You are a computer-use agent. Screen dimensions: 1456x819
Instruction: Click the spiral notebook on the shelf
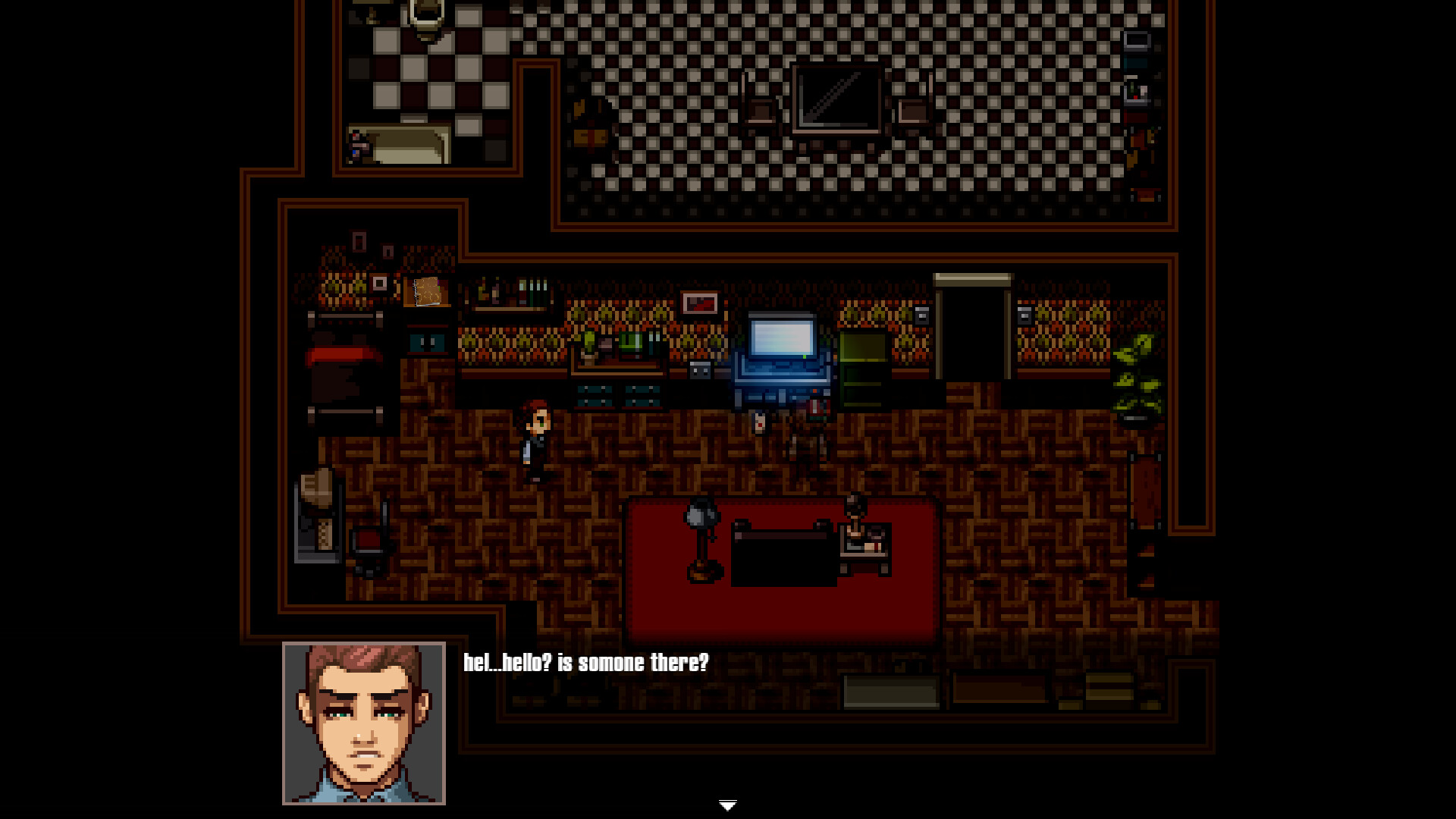[x=428, y=292]
